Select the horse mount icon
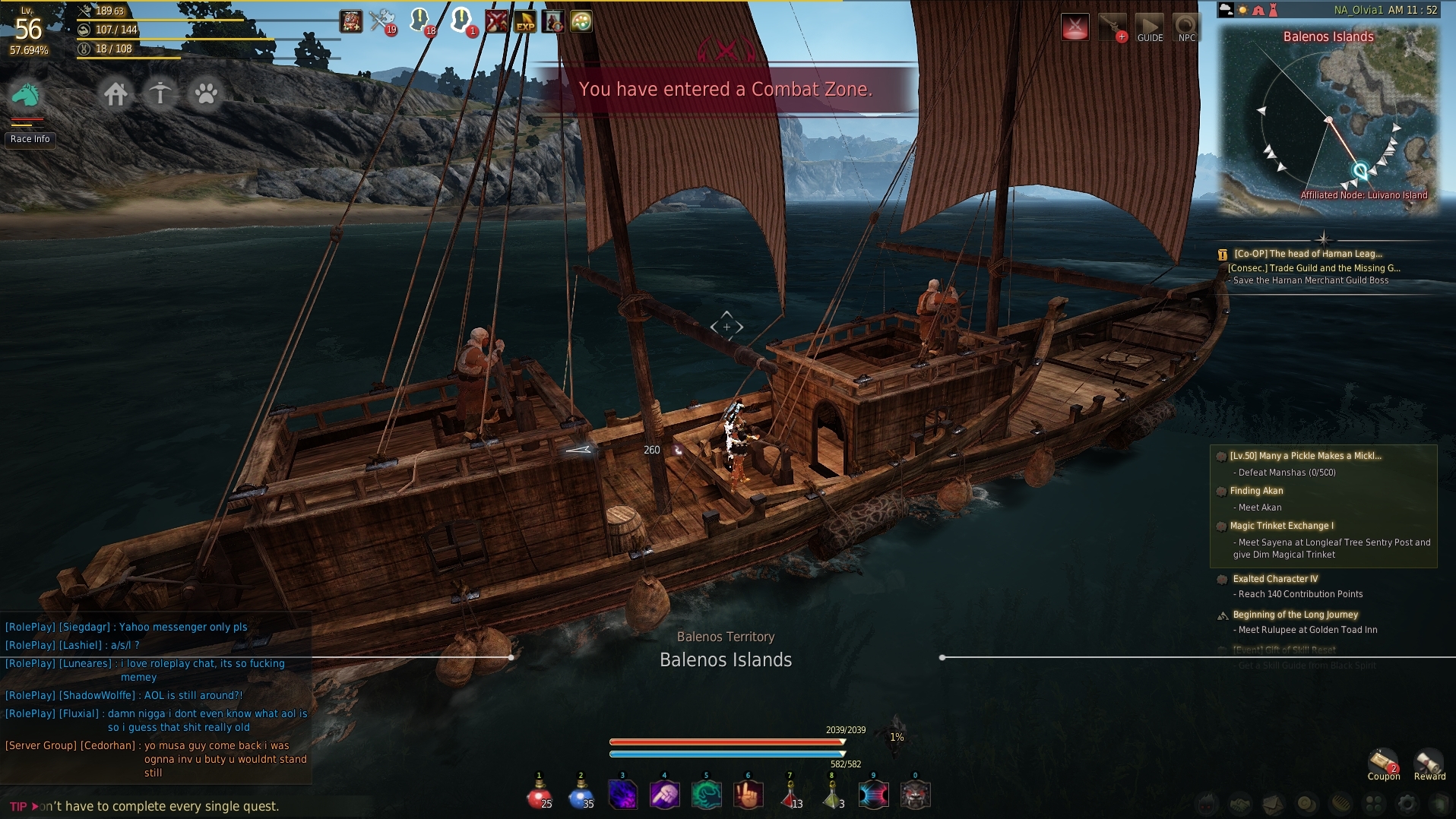Image resolution: width=1456 pixels, height=819 pixels. pyautogui.click(x=26, y=95)
